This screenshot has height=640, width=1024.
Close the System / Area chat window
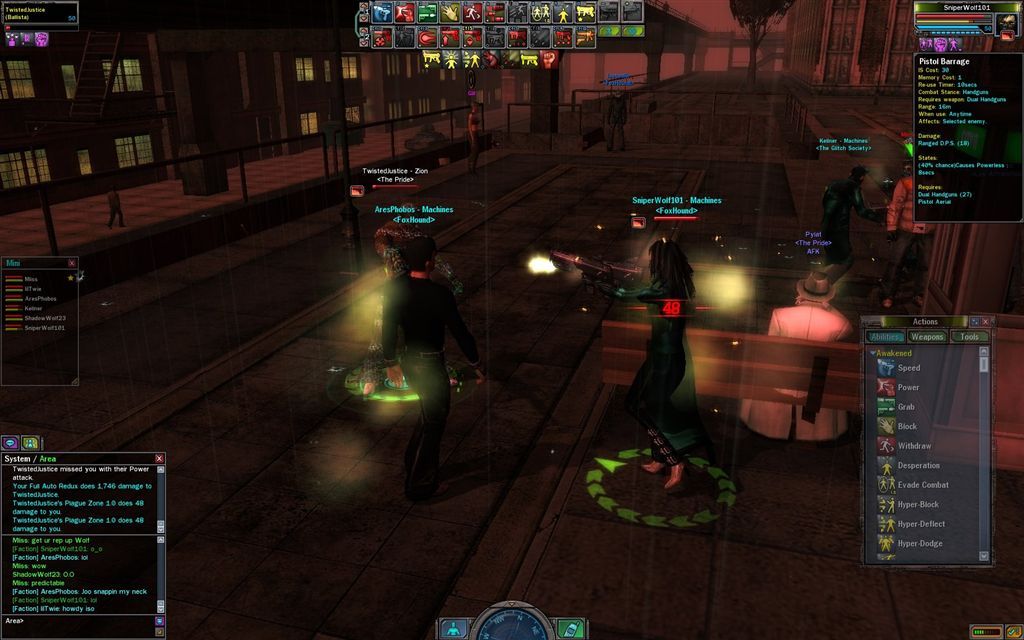(160, 459)
